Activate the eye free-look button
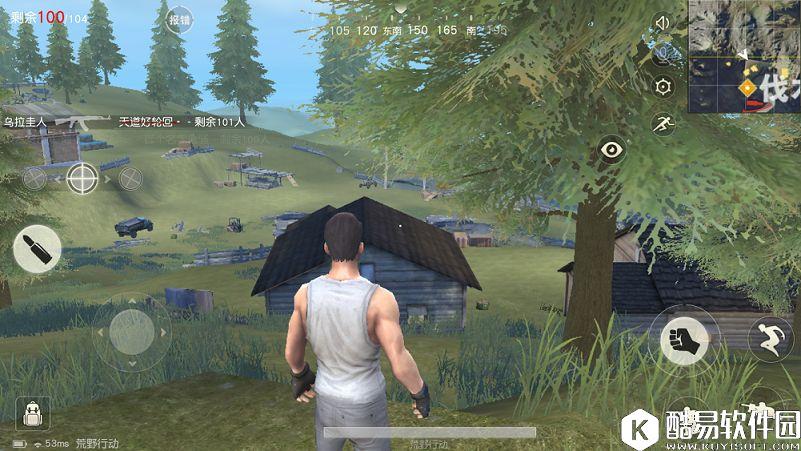801x451 pixels. click(x=611, y=151)
